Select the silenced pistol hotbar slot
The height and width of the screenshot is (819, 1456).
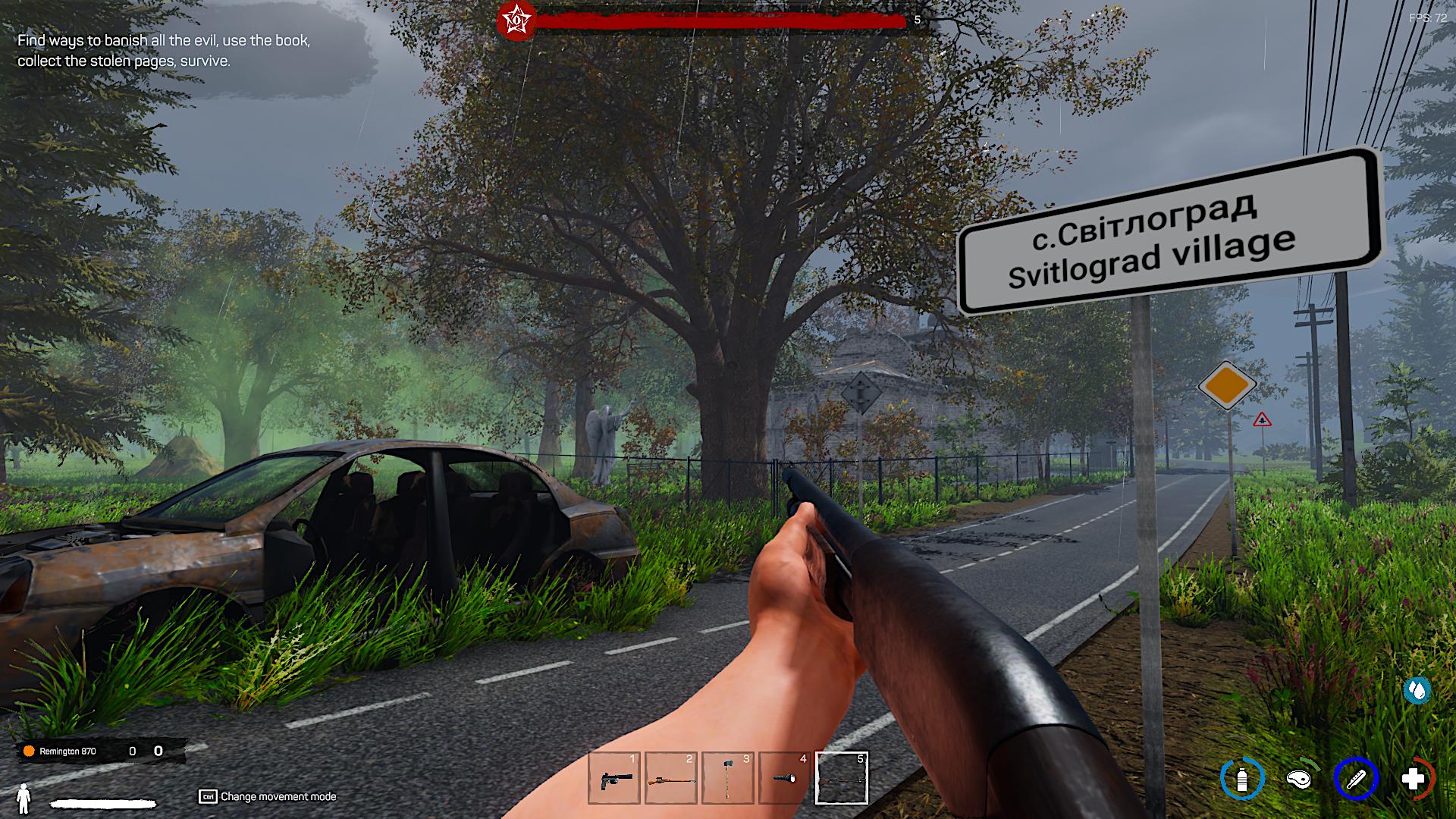(x=614, y=778)
